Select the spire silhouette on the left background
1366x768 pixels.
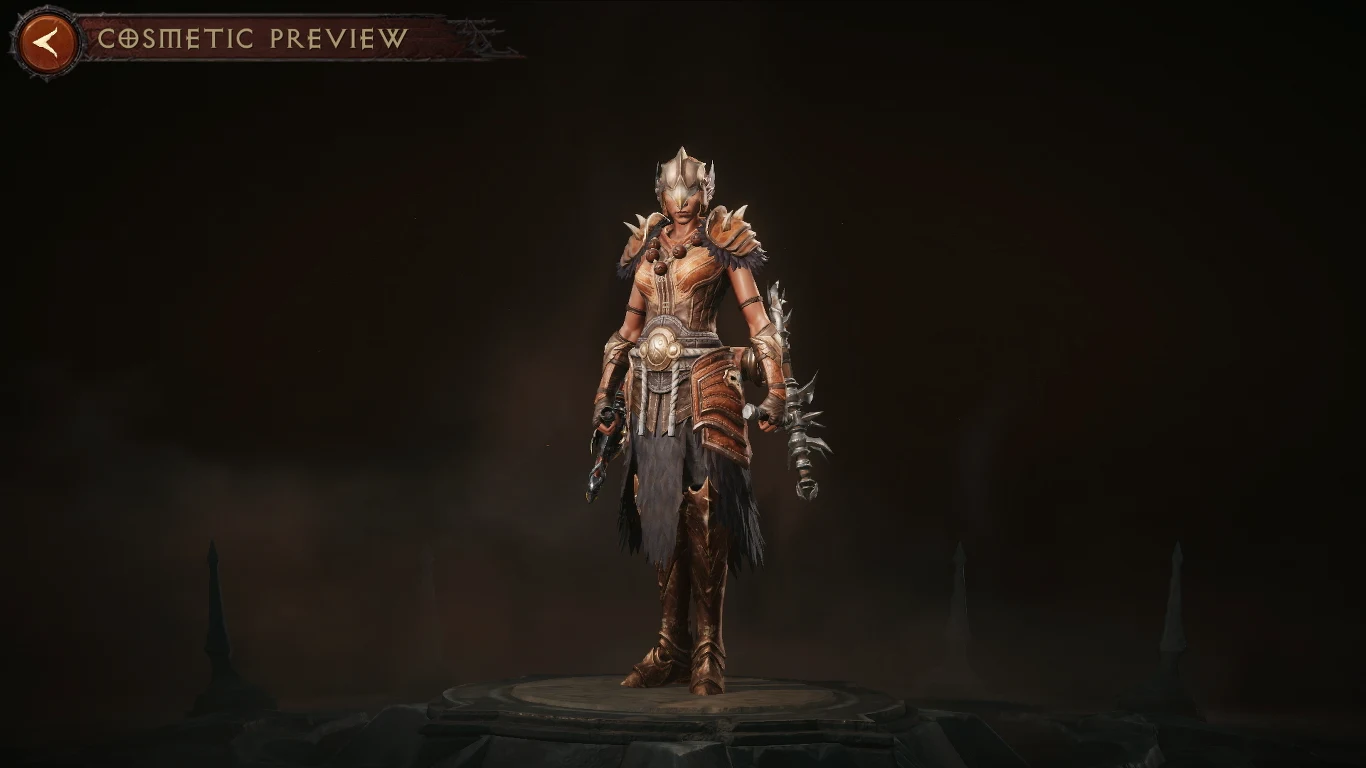point(210,600)
